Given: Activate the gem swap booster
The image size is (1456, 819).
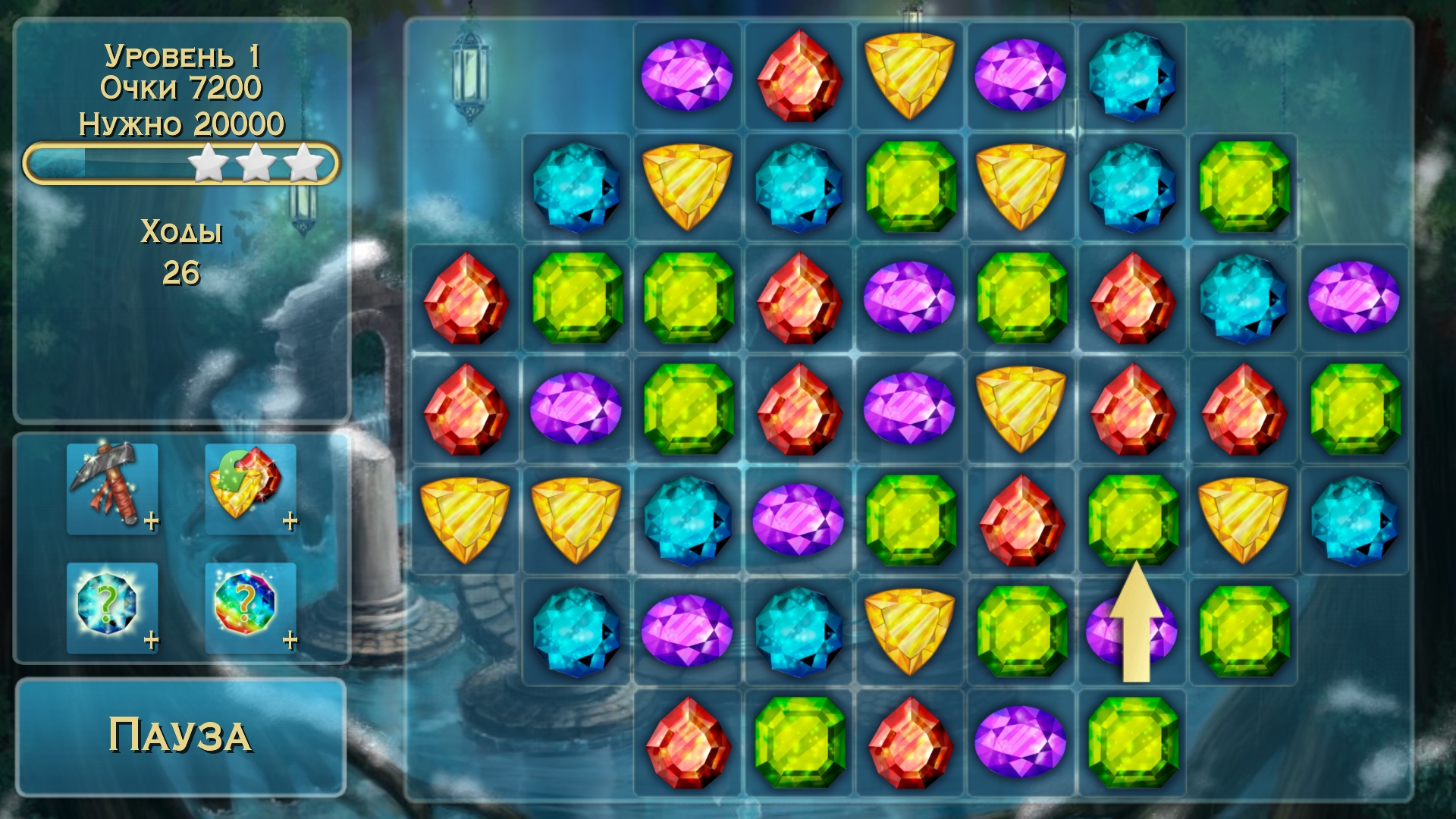Looking at the screenshot, I should (x=250, y=489).
